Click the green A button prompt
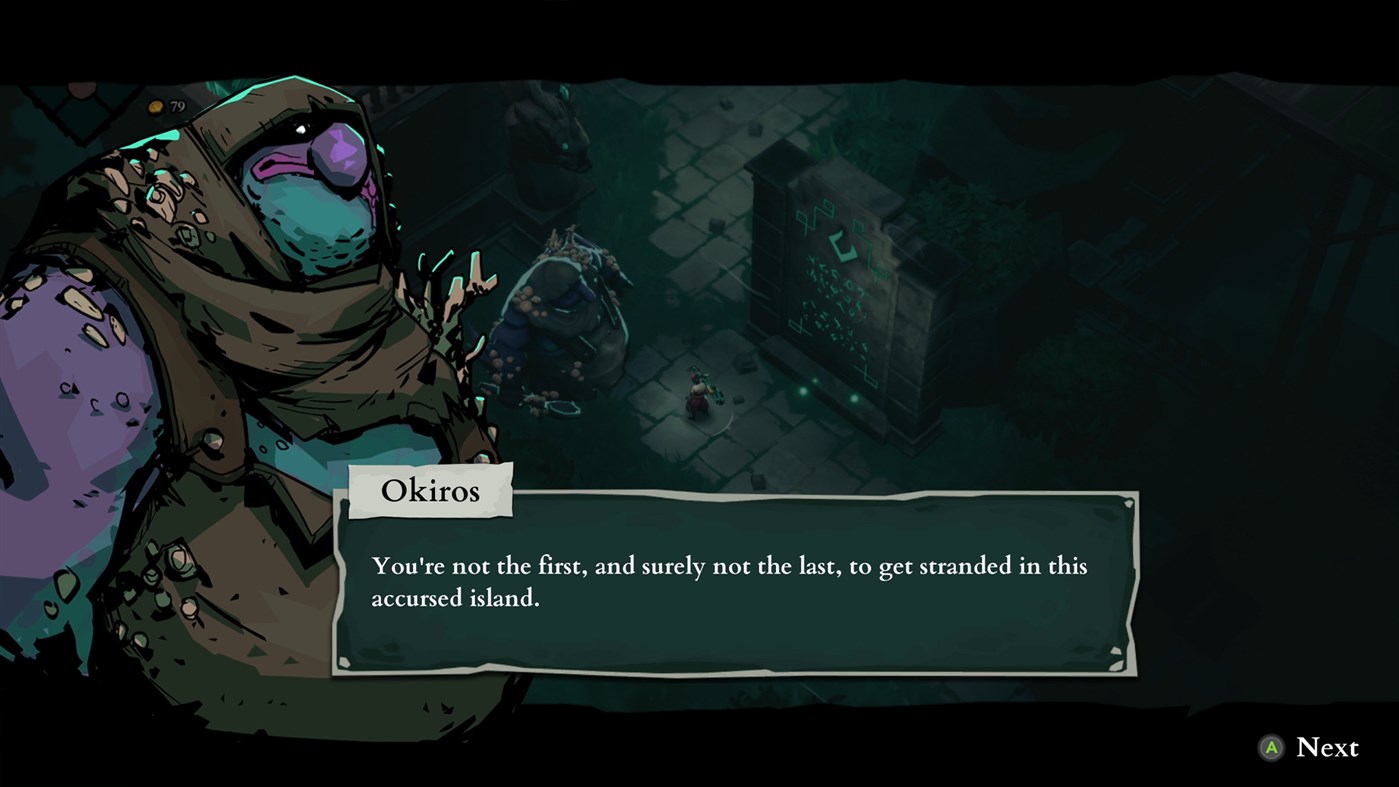Screen dimensions: 1399x787 (1270, 747)
